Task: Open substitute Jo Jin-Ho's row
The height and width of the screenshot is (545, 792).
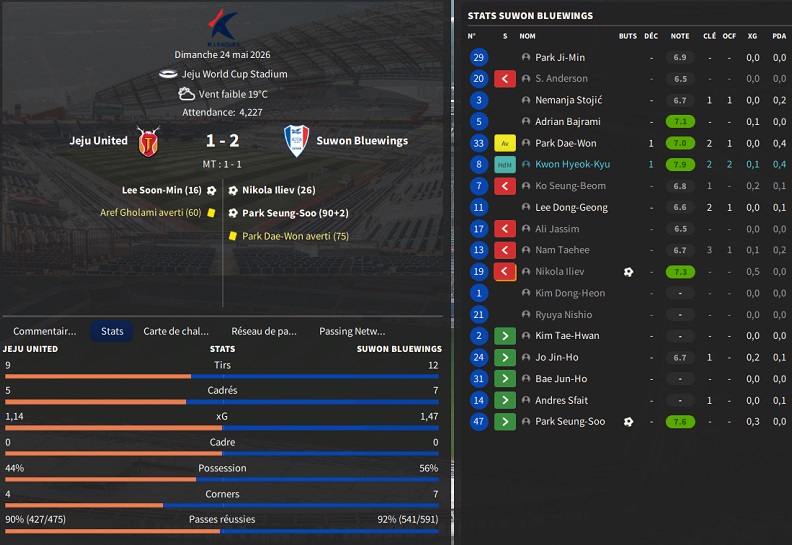Action: click(556, 357)
